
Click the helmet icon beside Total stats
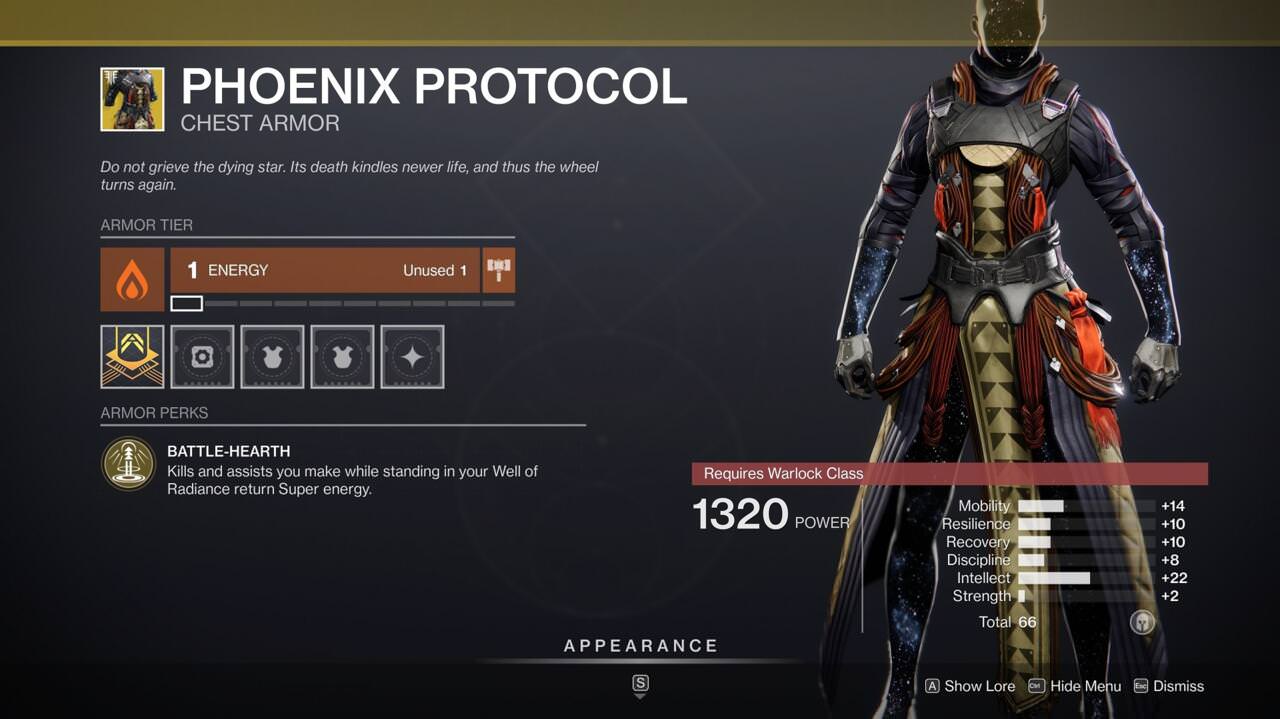(x=1142, y=622)
